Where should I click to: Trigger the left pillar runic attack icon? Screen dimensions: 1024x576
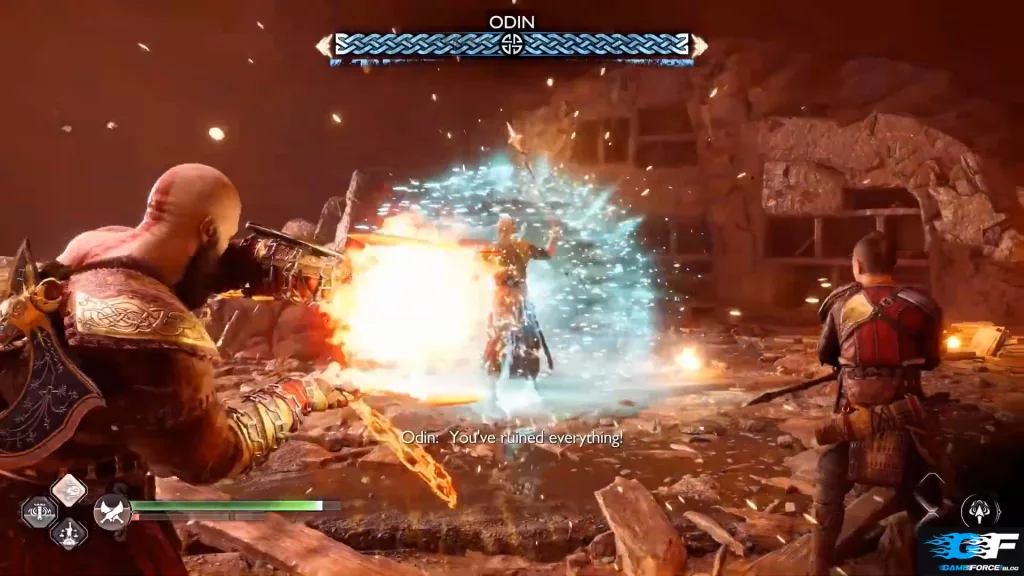(x=39, y=512)
